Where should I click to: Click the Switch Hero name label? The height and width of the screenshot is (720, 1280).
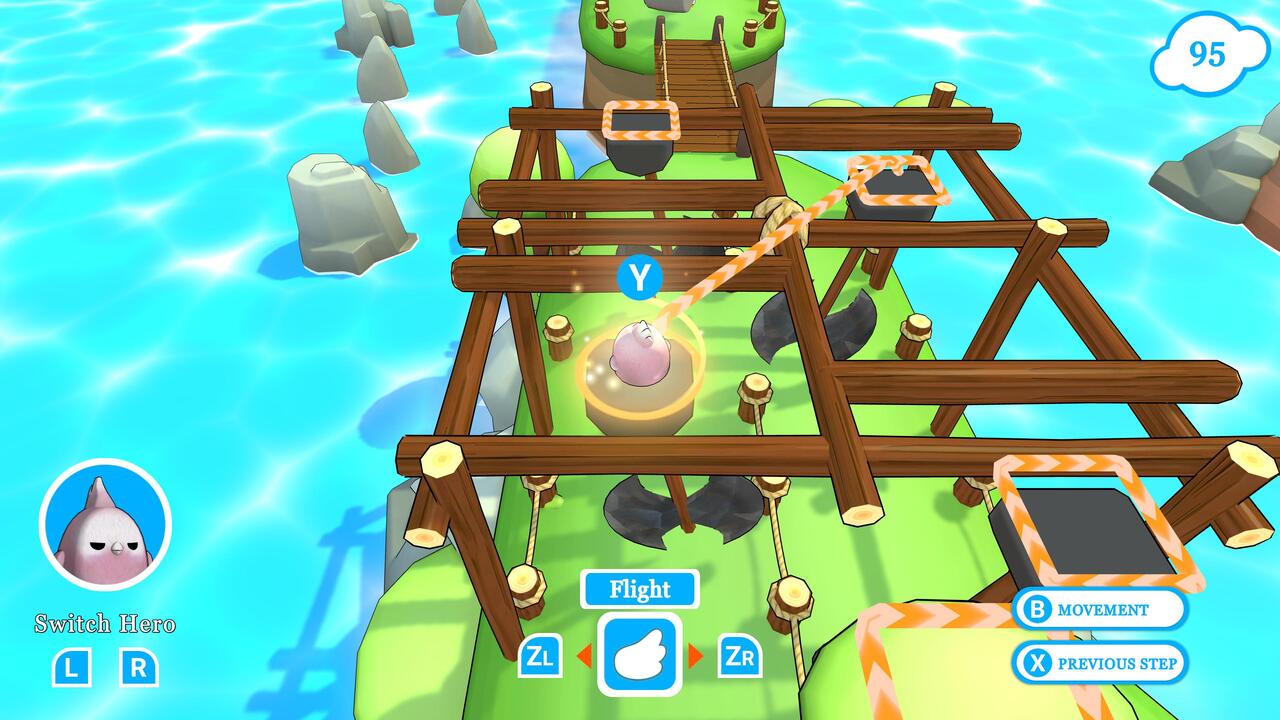coord(104,624)
